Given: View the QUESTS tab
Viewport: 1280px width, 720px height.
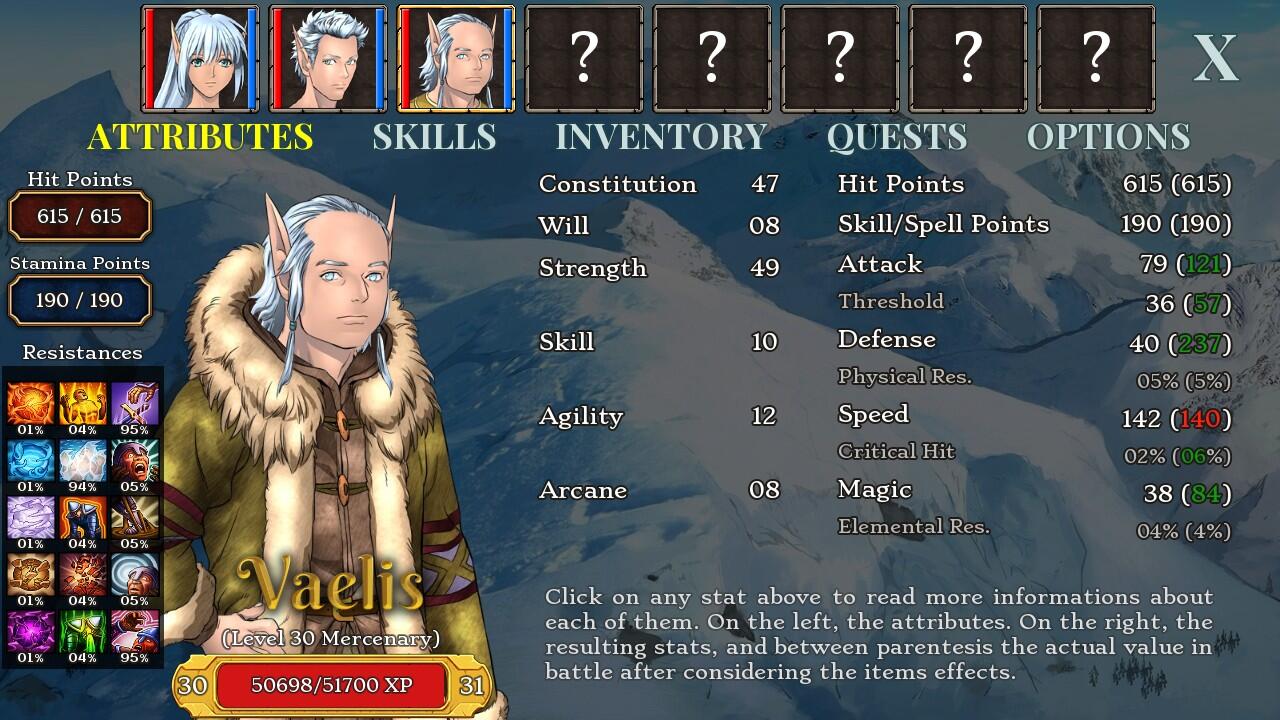Looking at the screenshot, I should (898, 136).
